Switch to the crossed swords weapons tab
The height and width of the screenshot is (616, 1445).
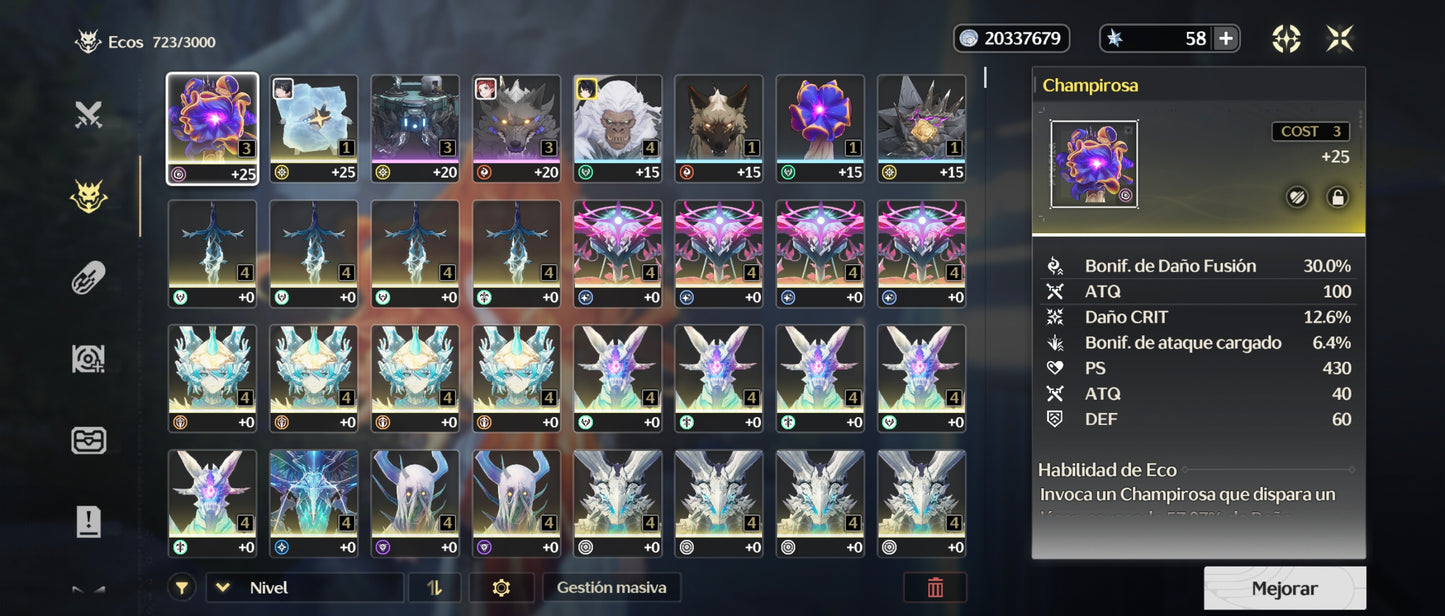pos(89,115)
